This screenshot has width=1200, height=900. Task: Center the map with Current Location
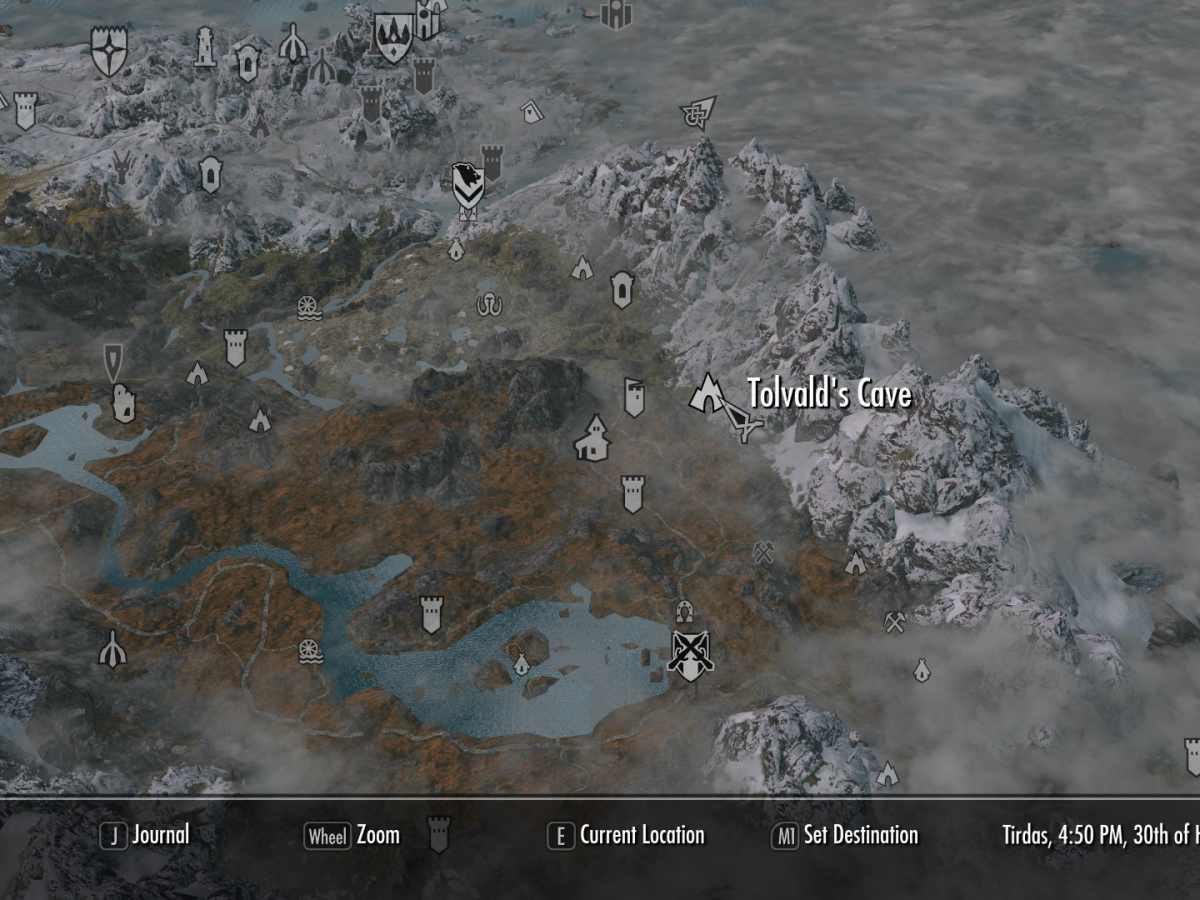pos(627,835)
